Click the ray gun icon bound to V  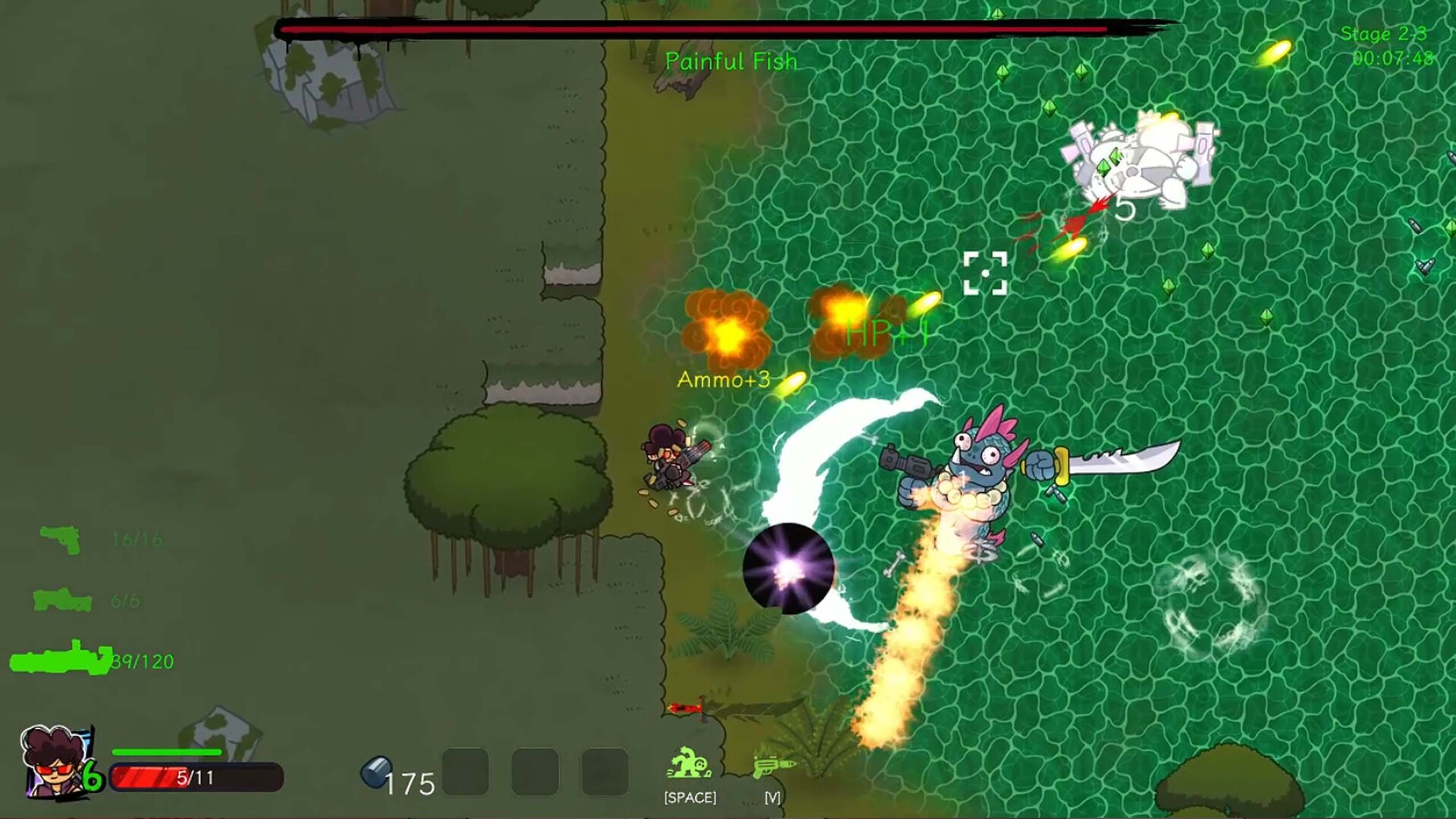(773, 767)
